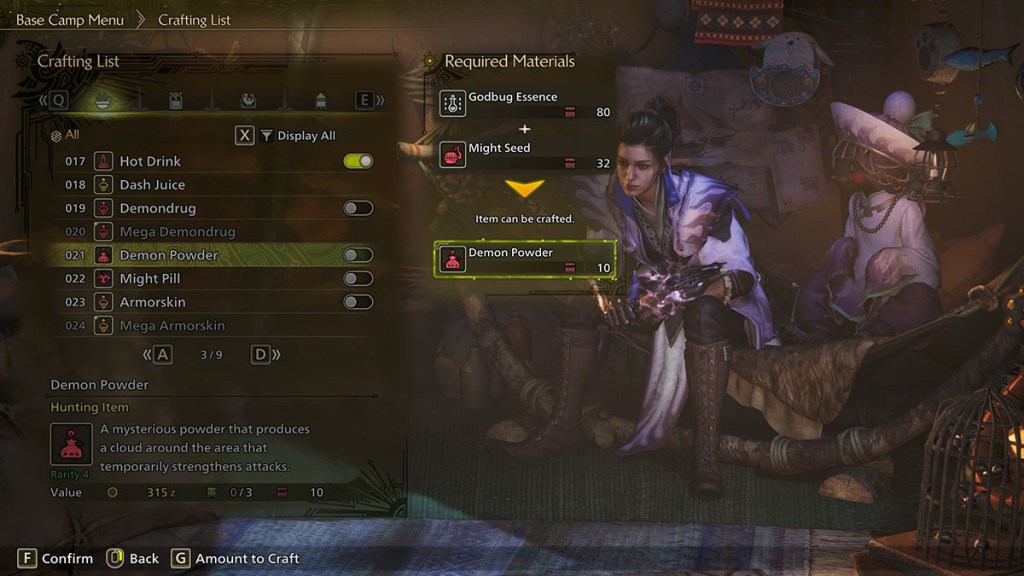Select the Demondrug recipe

(157, 208)
